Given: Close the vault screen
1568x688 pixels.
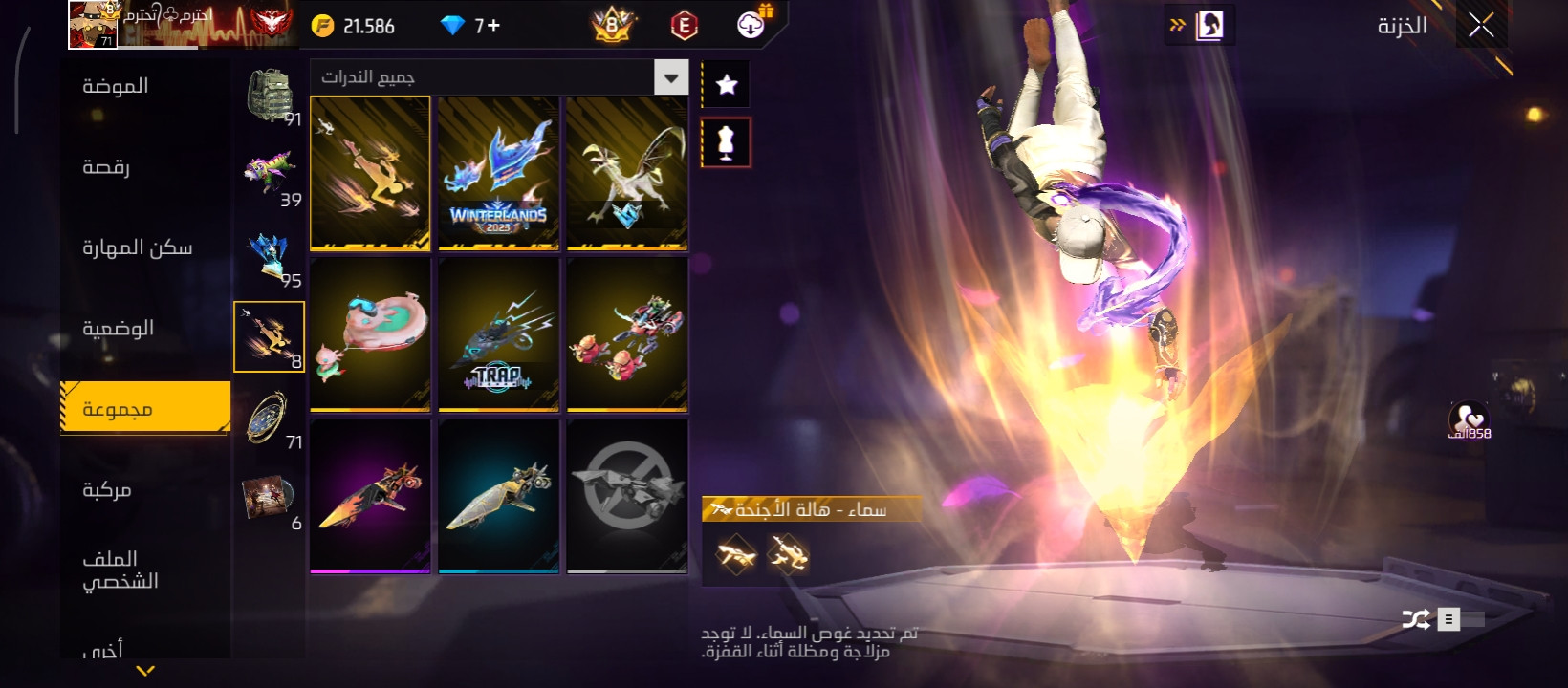Looking at the screenshot, I should pos(1481,26).
